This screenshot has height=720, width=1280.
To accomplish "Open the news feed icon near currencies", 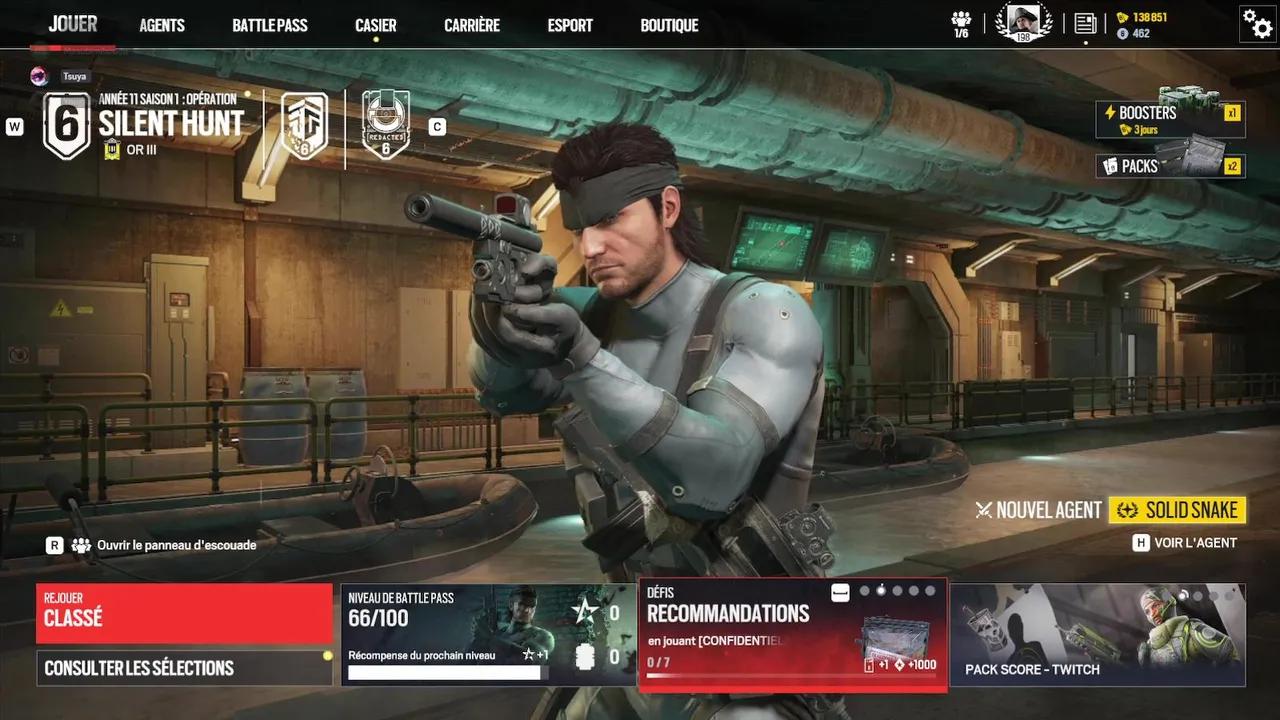I will point(1085,22).
